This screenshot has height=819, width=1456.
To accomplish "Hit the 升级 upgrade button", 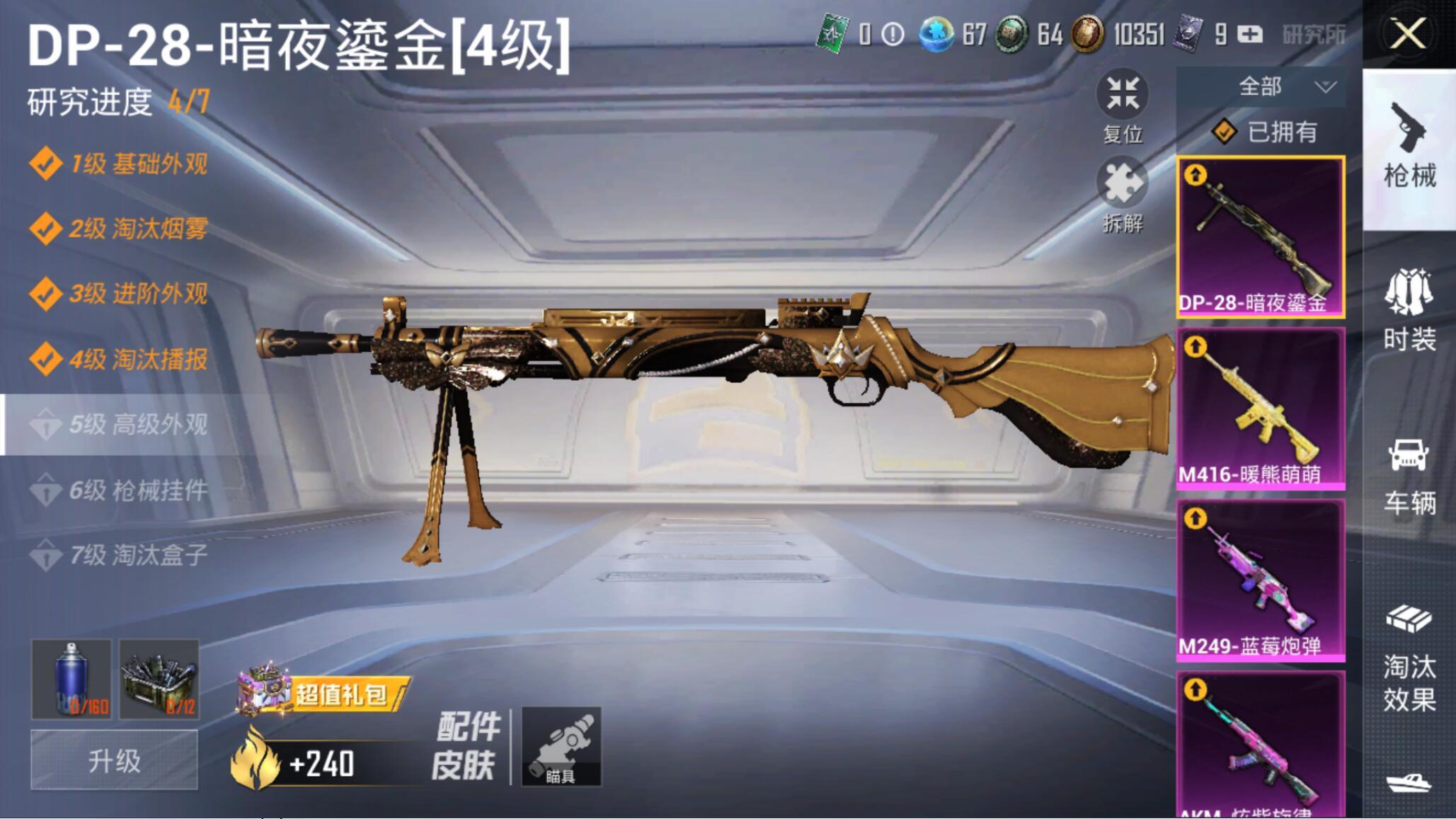I will (114, 761).
